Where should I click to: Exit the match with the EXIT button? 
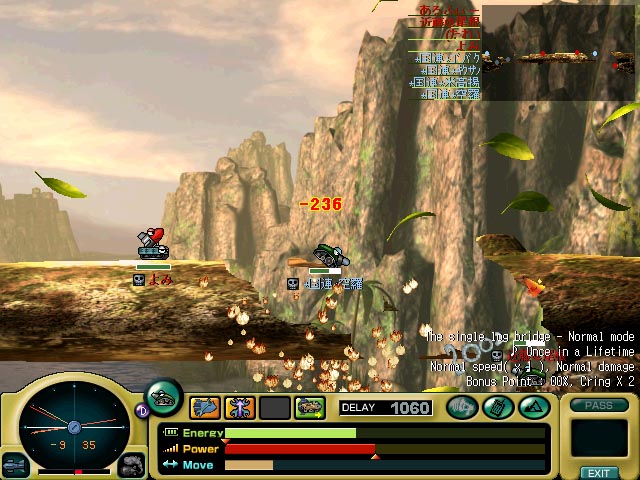pyautogui.click(x=599, y=472)
